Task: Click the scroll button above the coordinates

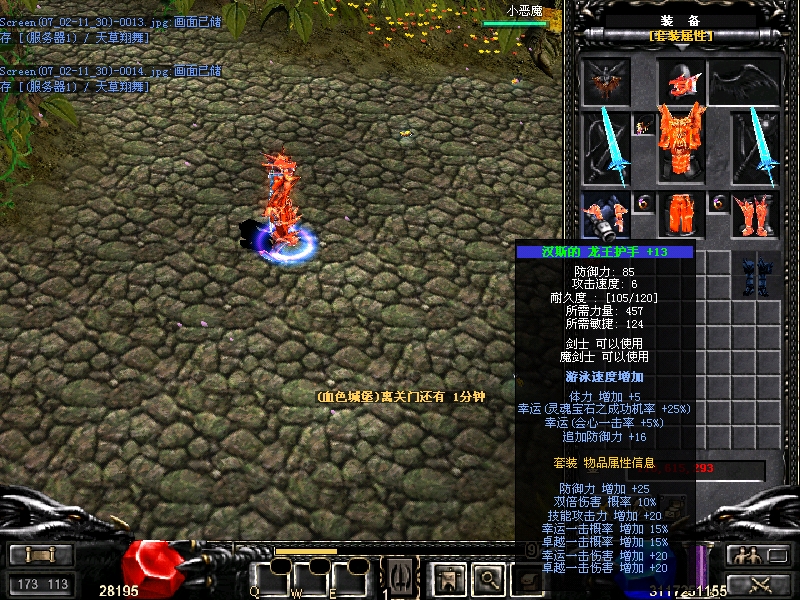Action: pyautogui.click(x=40, y=555)
